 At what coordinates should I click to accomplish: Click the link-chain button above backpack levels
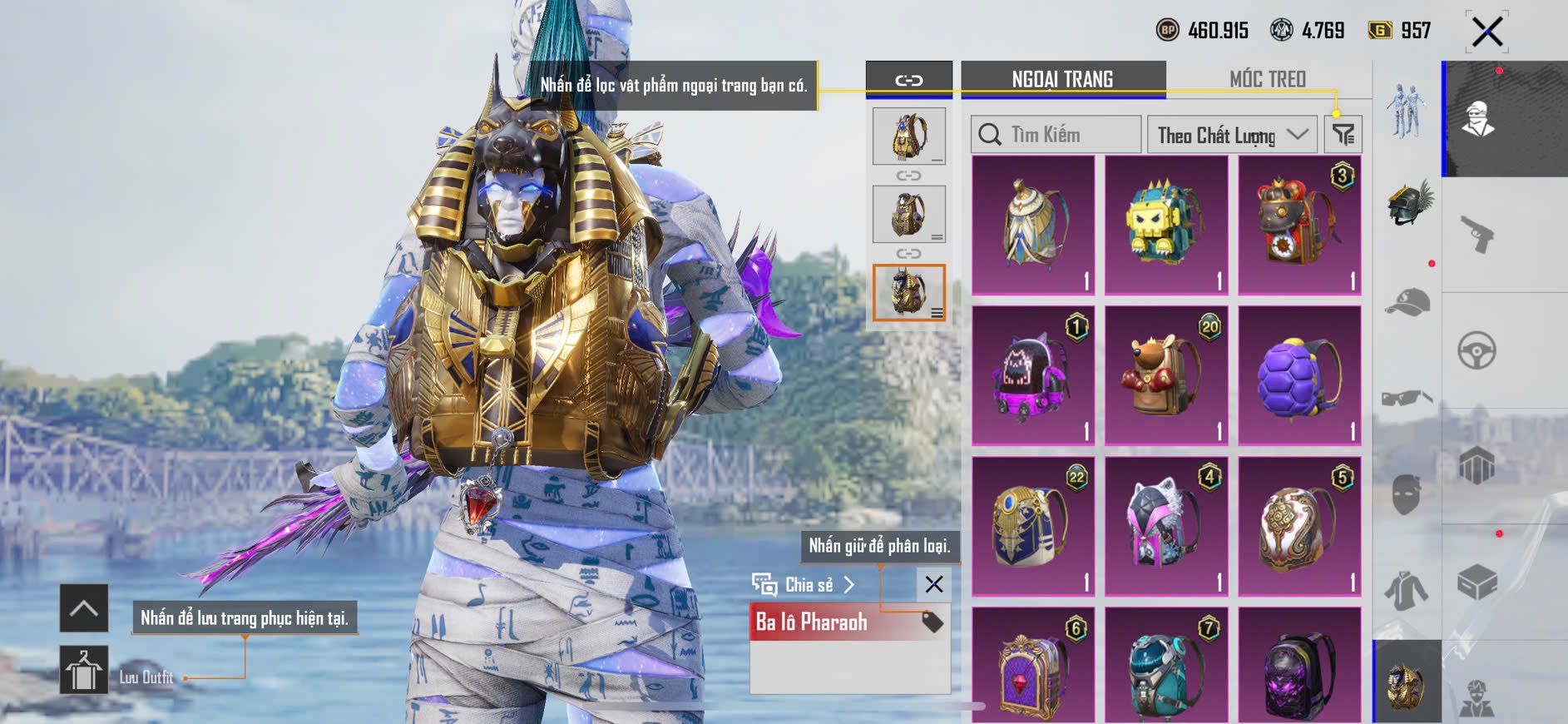[908, 80]
